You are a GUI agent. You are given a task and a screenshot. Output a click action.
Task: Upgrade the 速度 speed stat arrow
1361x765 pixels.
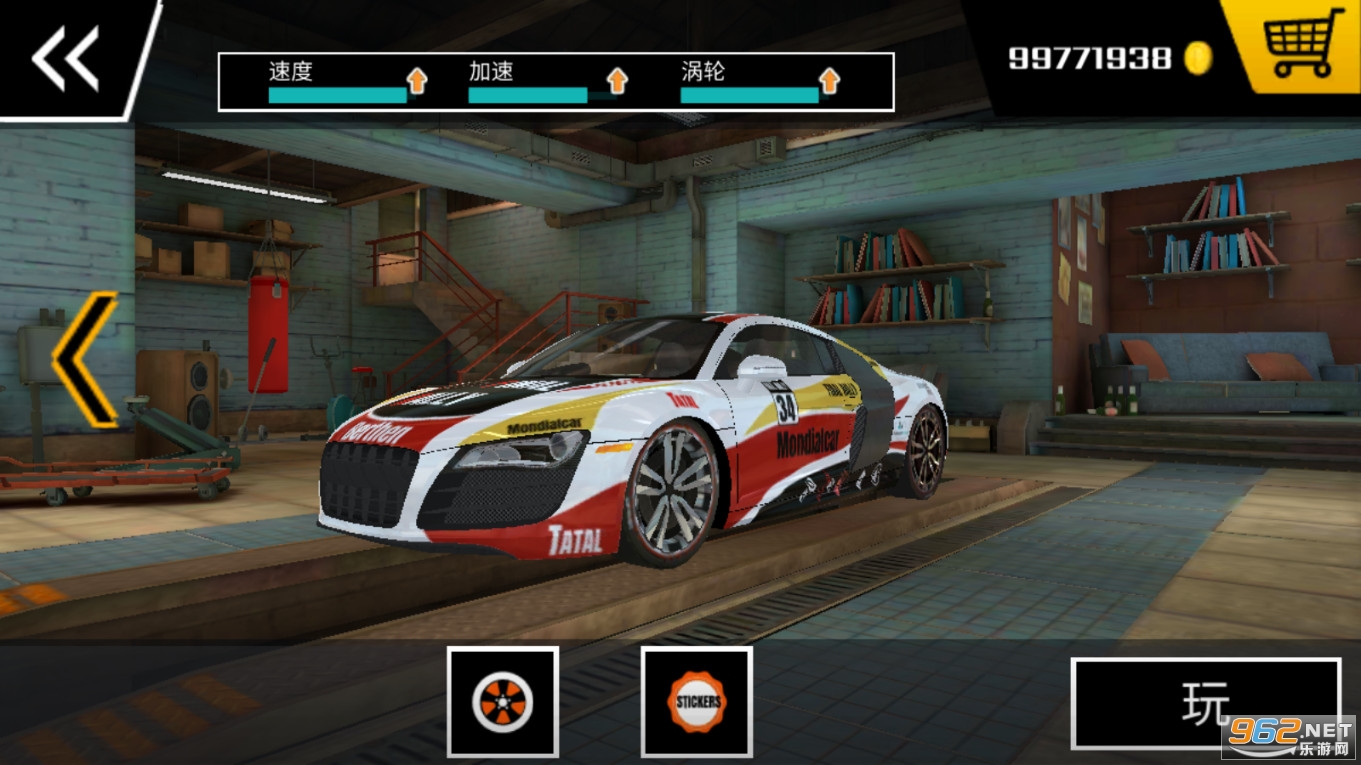(417, 81)
